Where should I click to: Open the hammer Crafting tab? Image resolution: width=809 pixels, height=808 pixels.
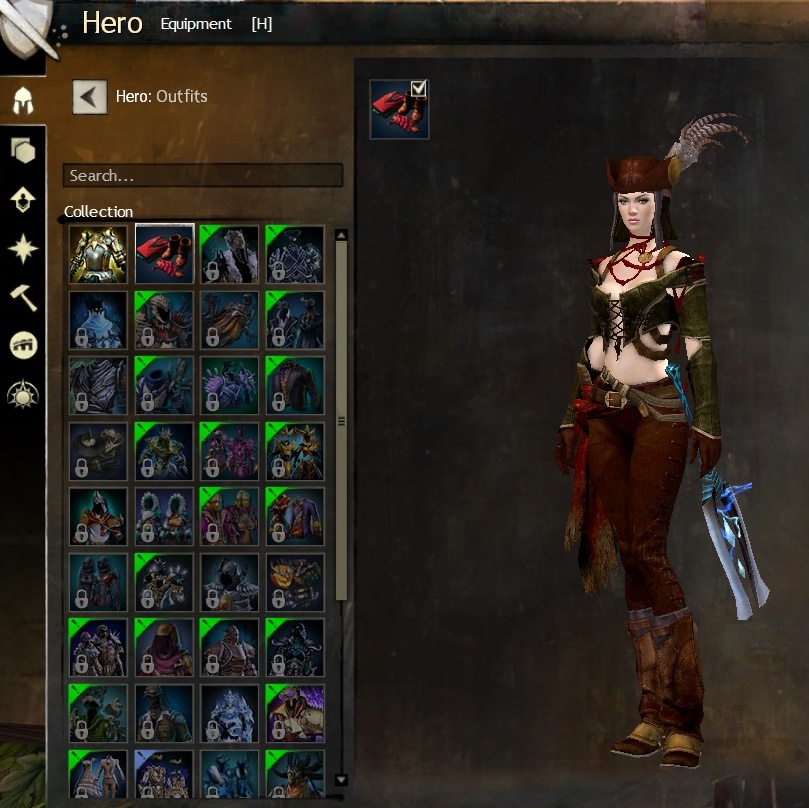(23, 297)
